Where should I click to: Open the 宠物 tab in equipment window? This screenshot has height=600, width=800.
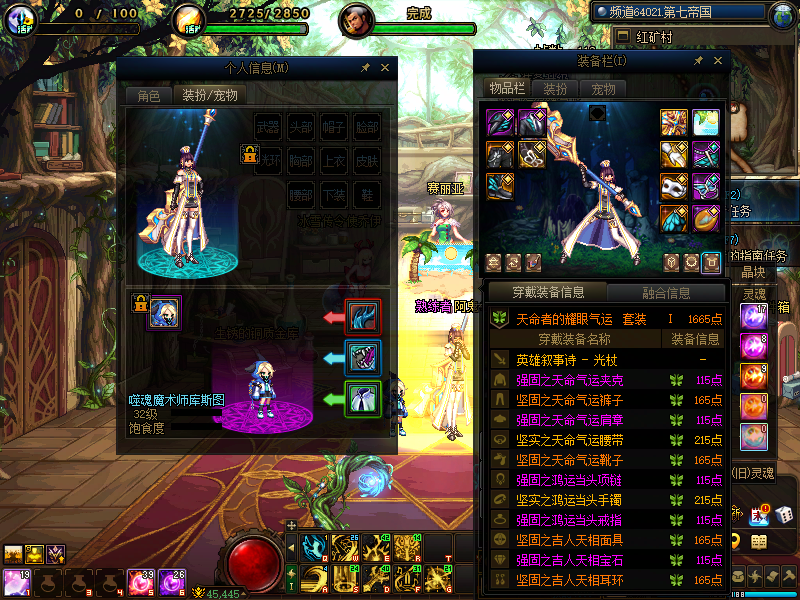tap(603, 89)
